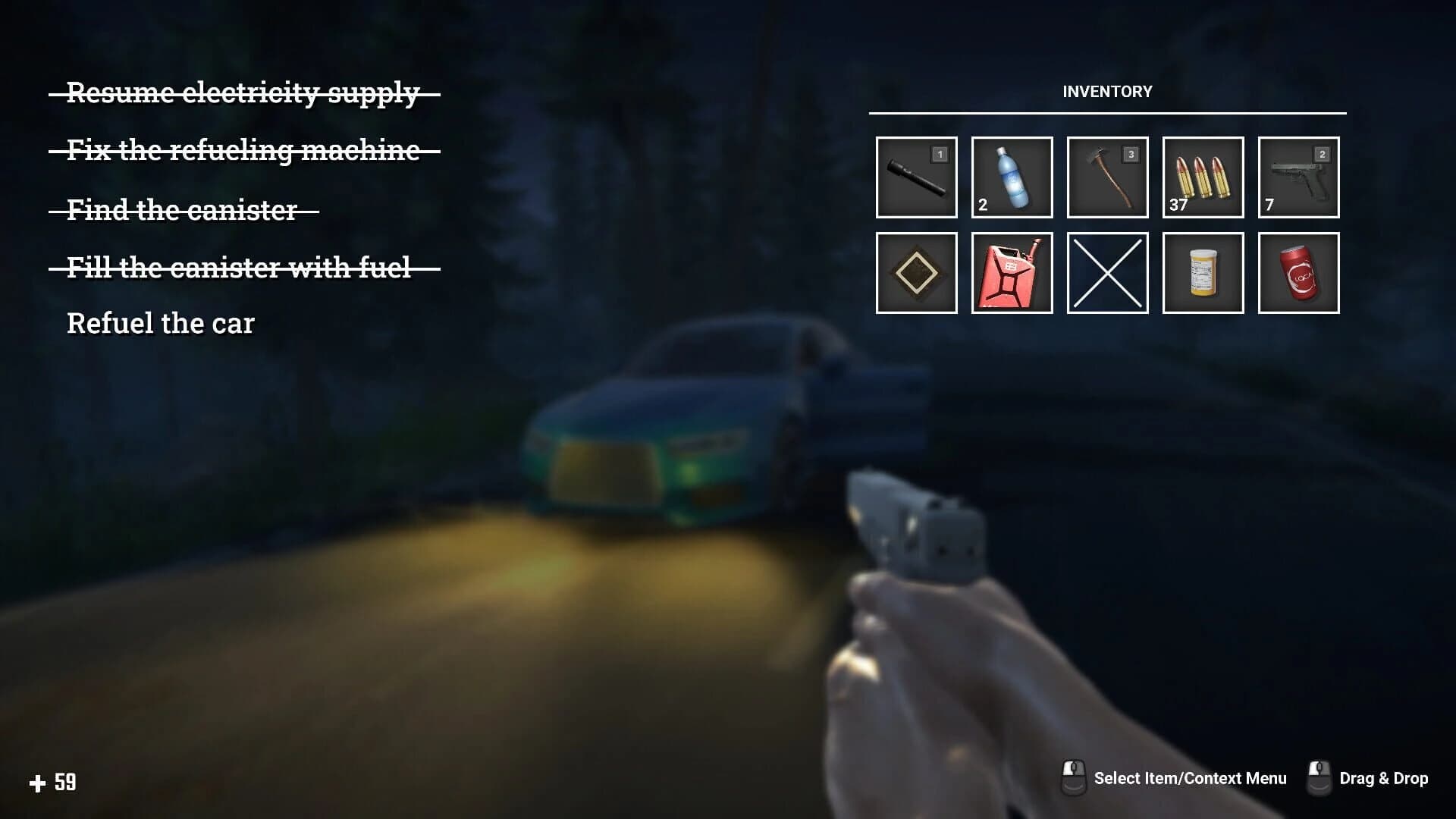Click the 'Fix the refueling machine' entry

point(243,152)
